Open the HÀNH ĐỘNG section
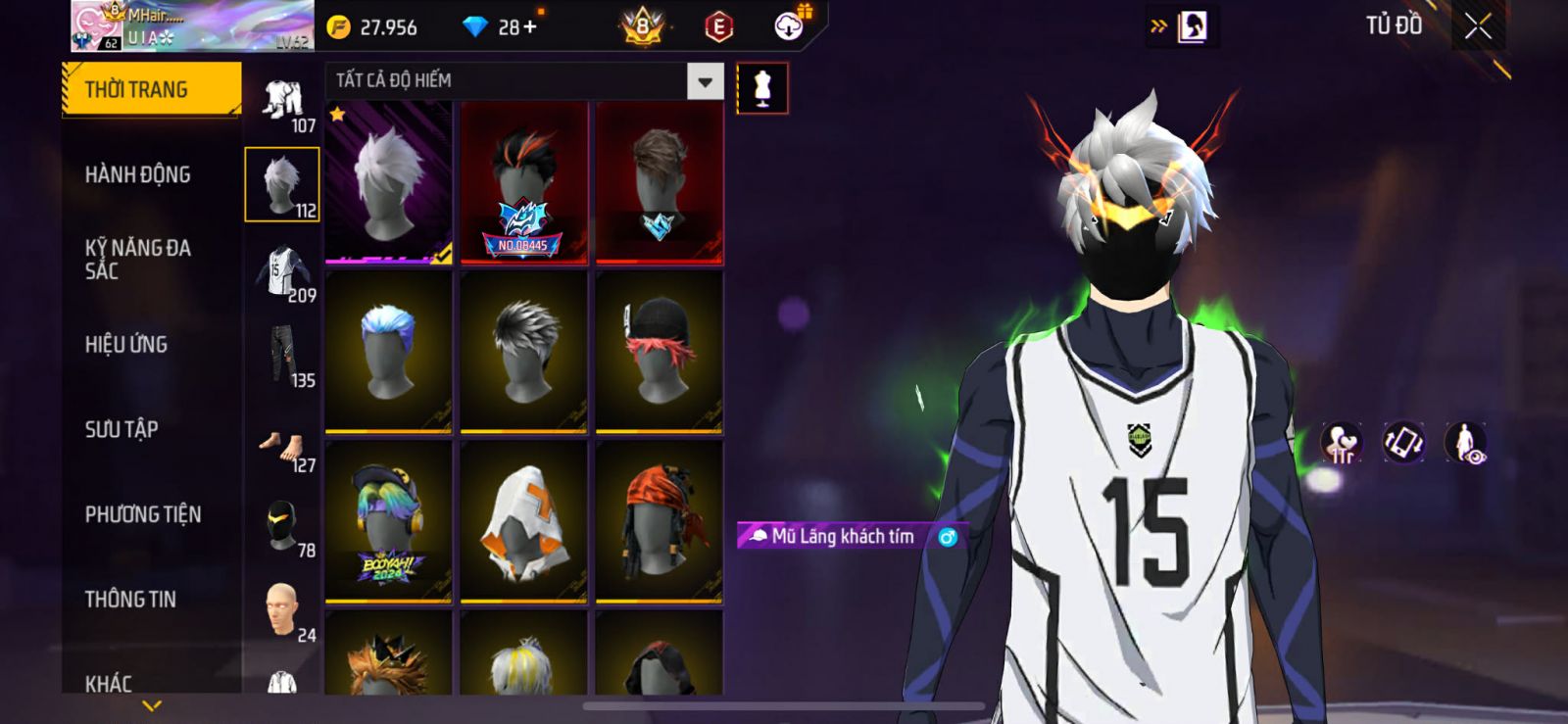1568x724 pixels. pyautogui.click(x=137, y=175)
